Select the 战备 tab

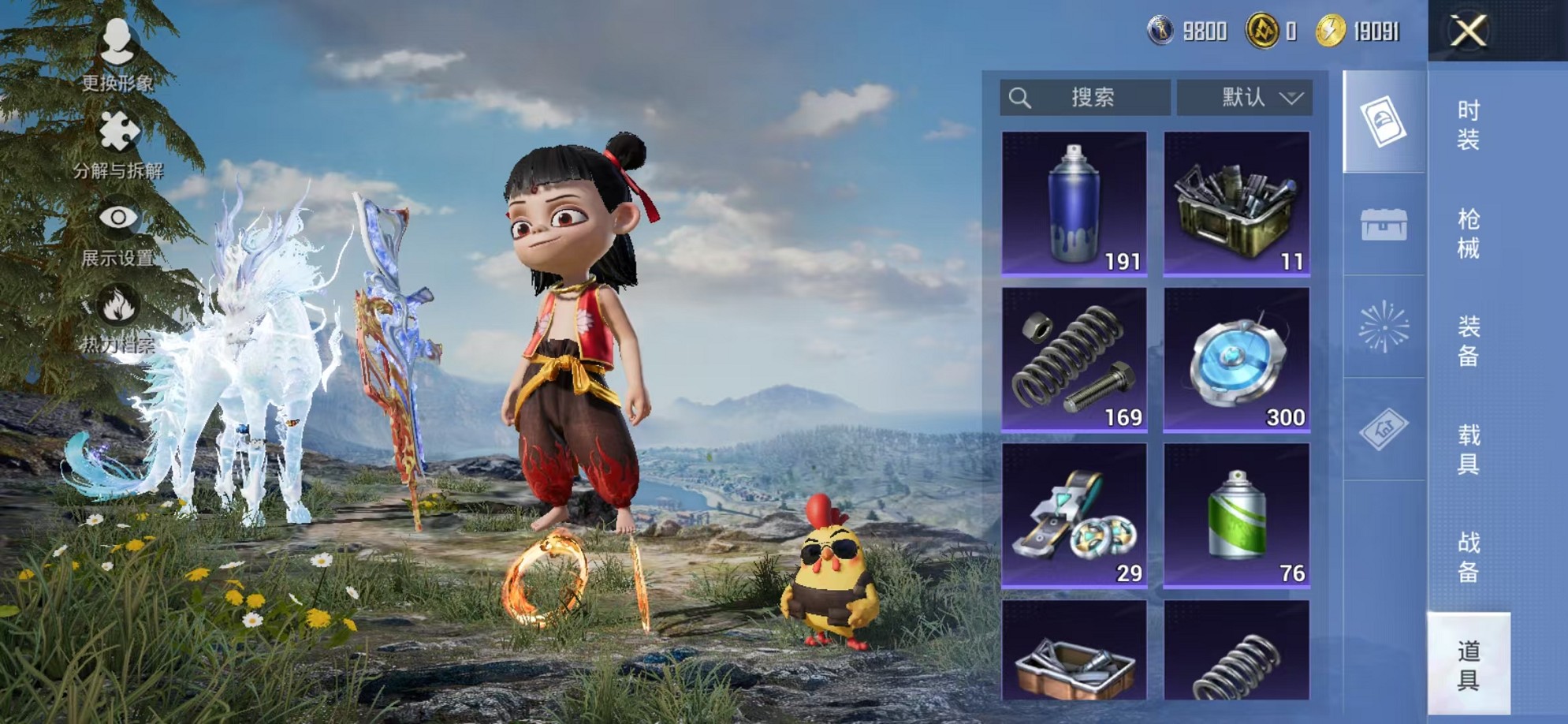point(1468,557)
